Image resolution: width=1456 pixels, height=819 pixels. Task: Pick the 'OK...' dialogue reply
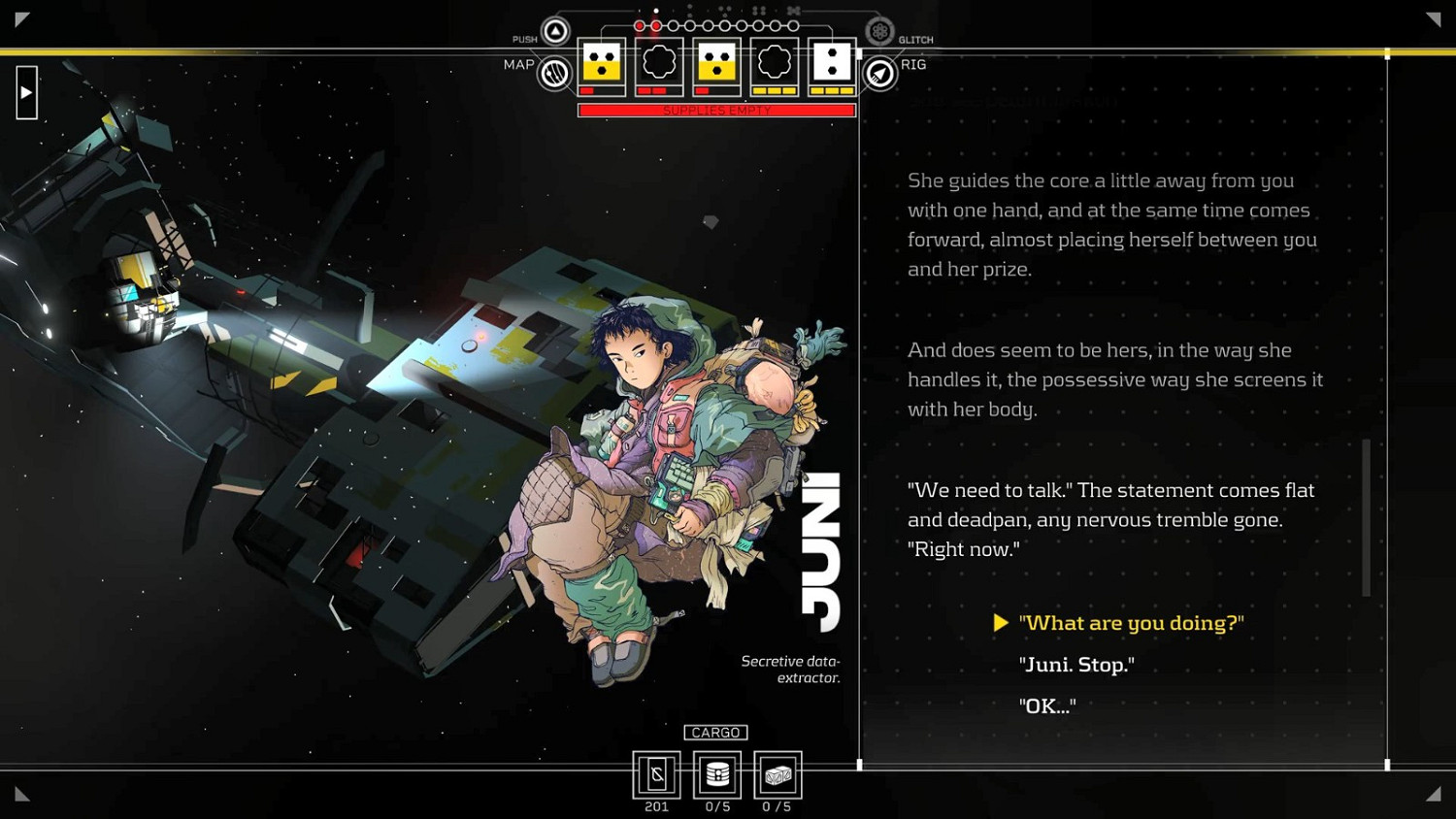[1047, 705]
